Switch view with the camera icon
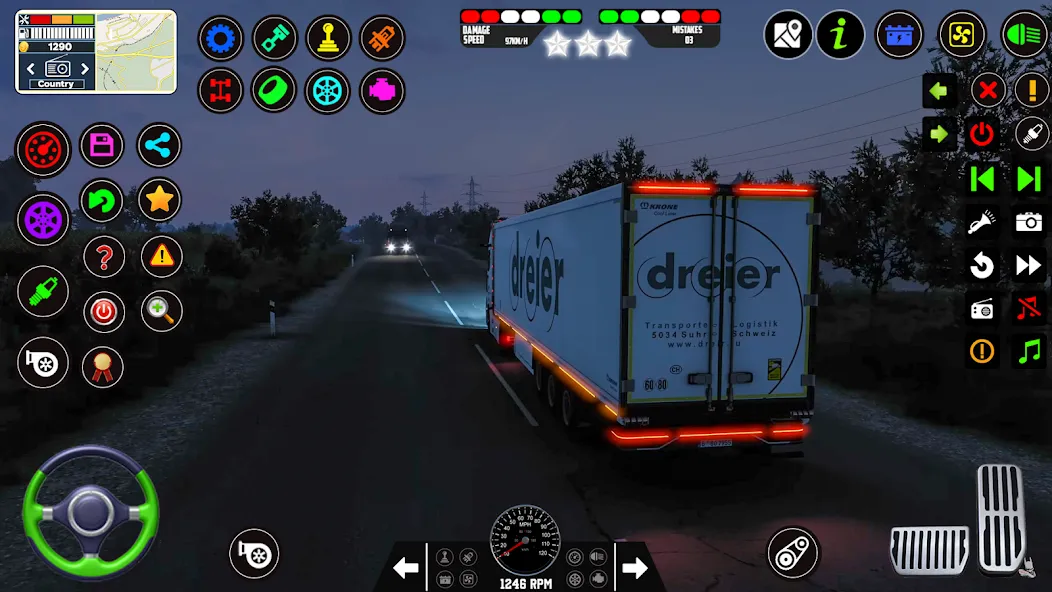The image size is (1052, 592). pos(1029,222)
